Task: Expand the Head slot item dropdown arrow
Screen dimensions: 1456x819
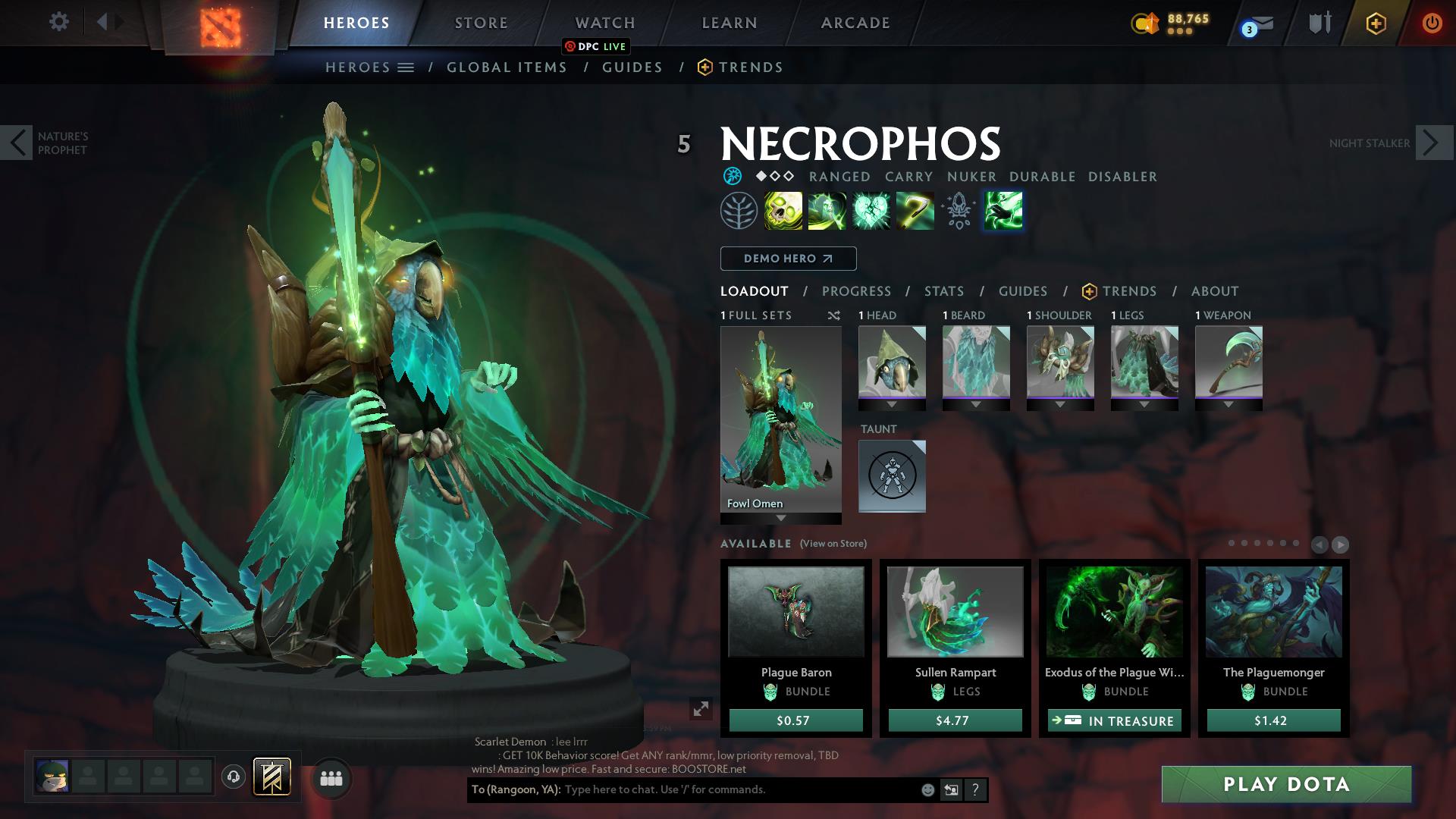Action: pos(892,405)
